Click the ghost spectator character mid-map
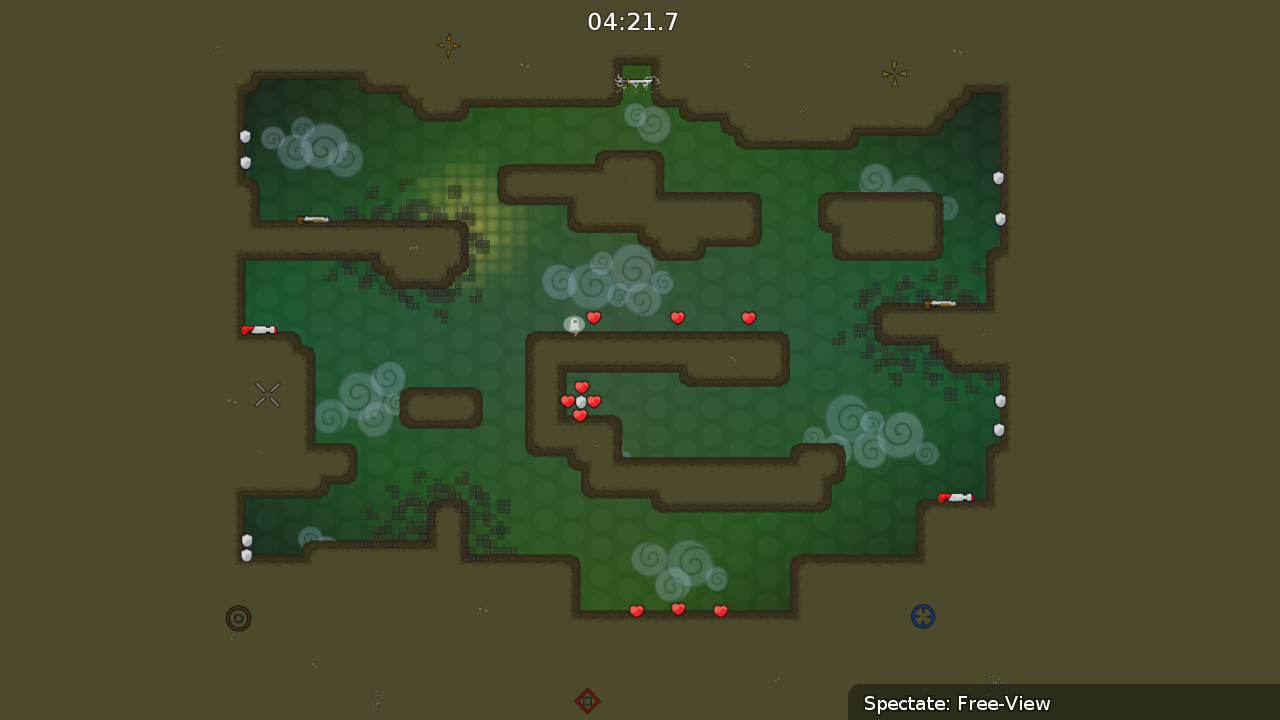The image size is (1280, 720). tap(575, 325)
